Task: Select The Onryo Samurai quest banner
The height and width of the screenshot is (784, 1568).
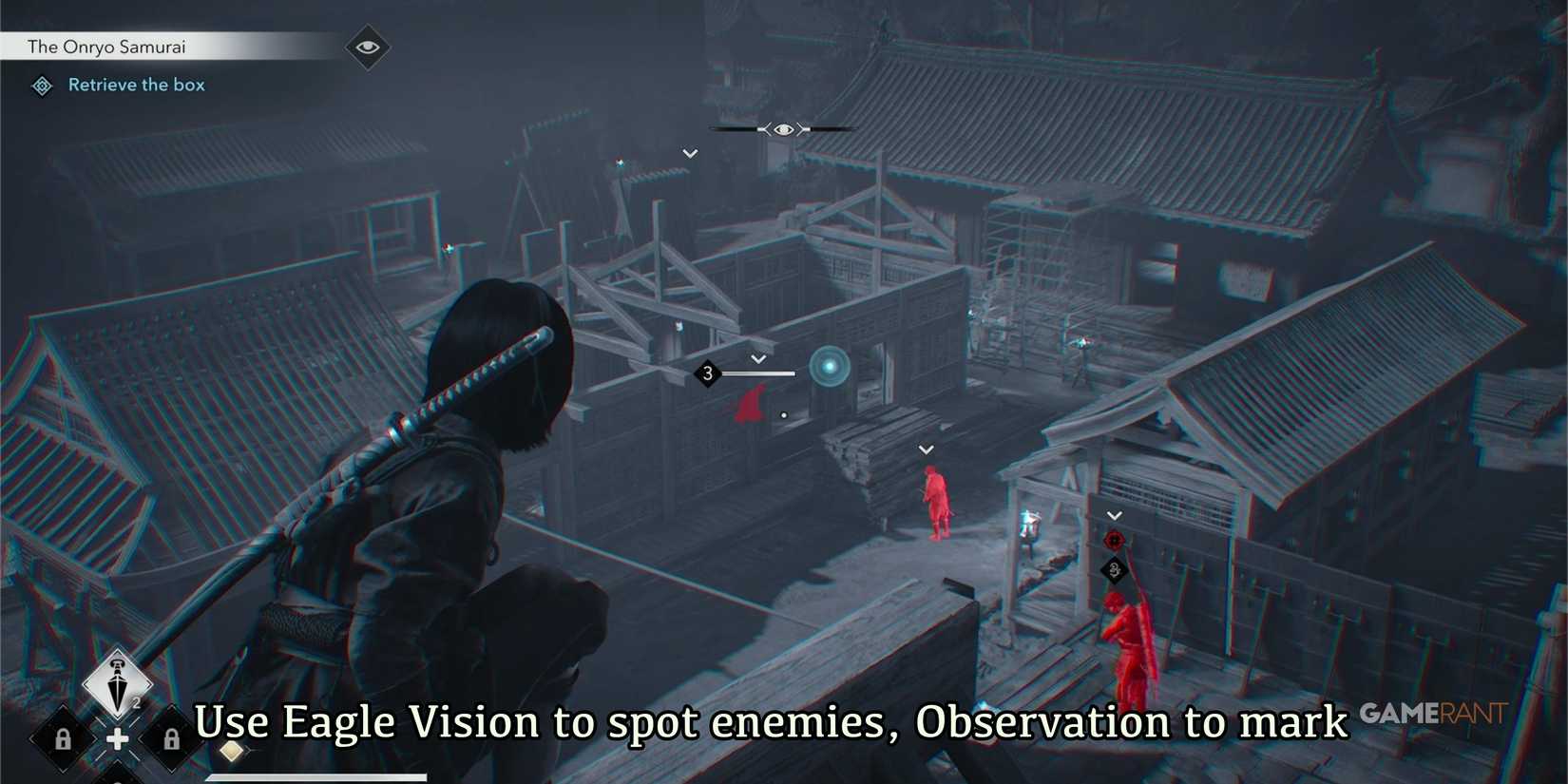Action: 106,46
